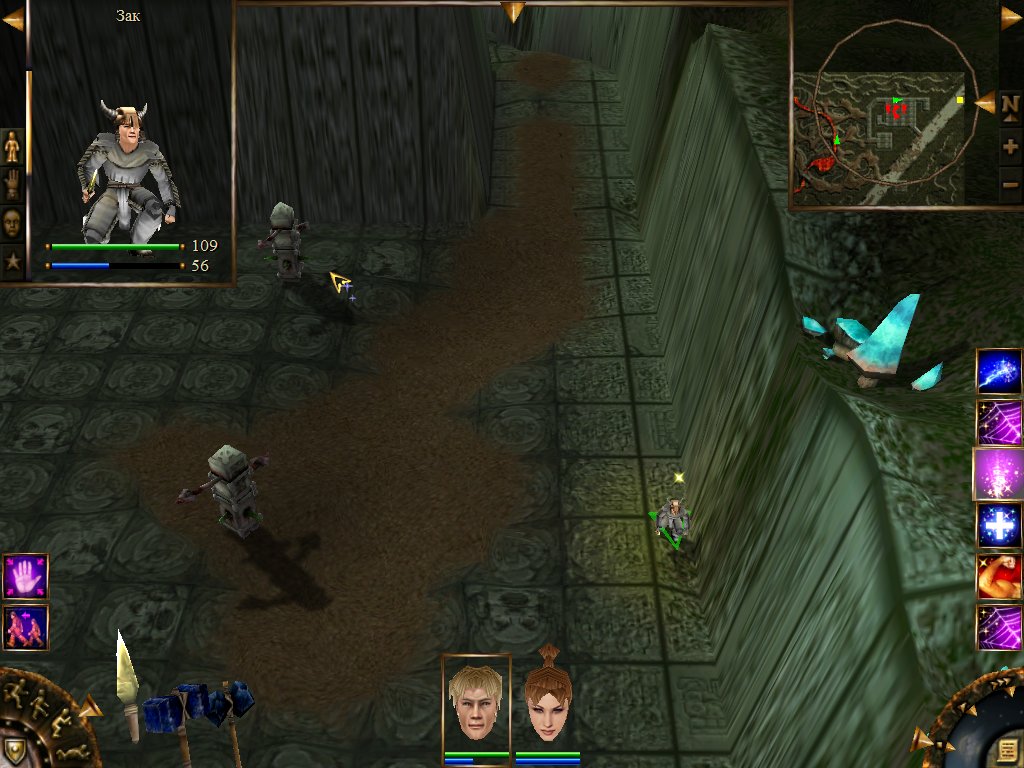Activate the purple open hand action
1024x768 pixels.
point(25,577)
